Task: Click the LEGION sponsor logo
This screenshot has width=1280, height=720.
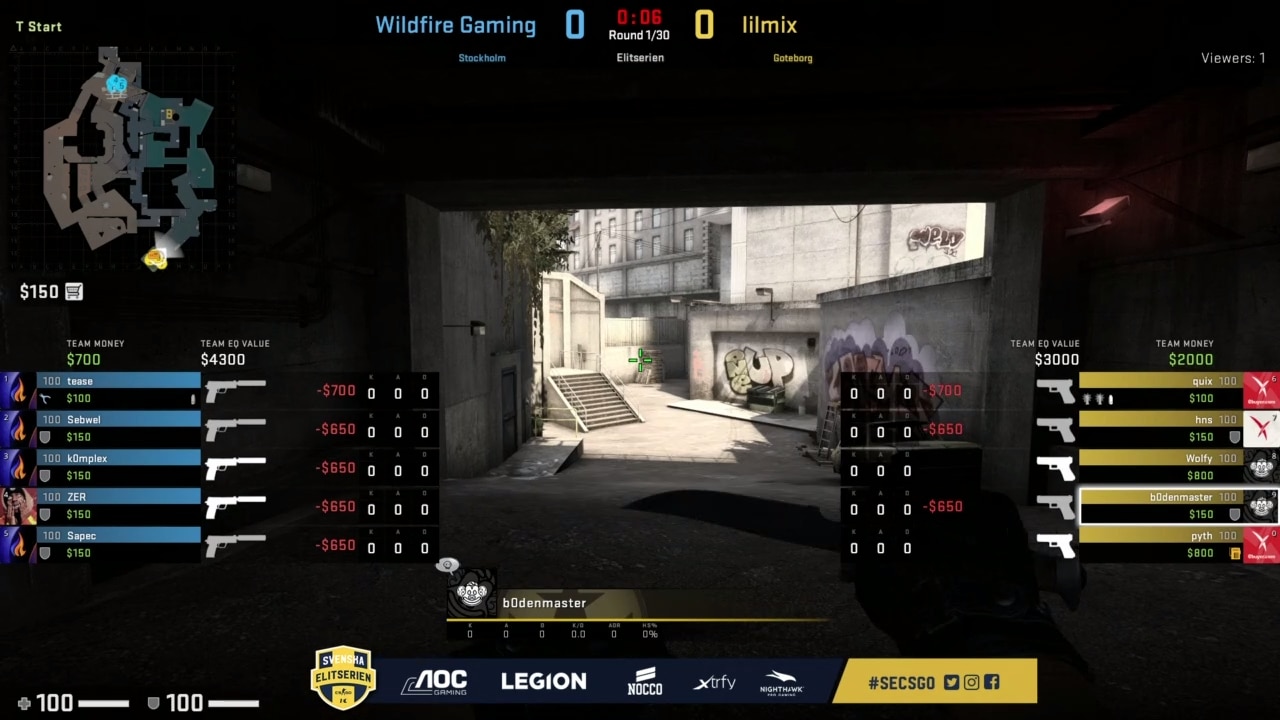Action: click(x=543, y=681)
